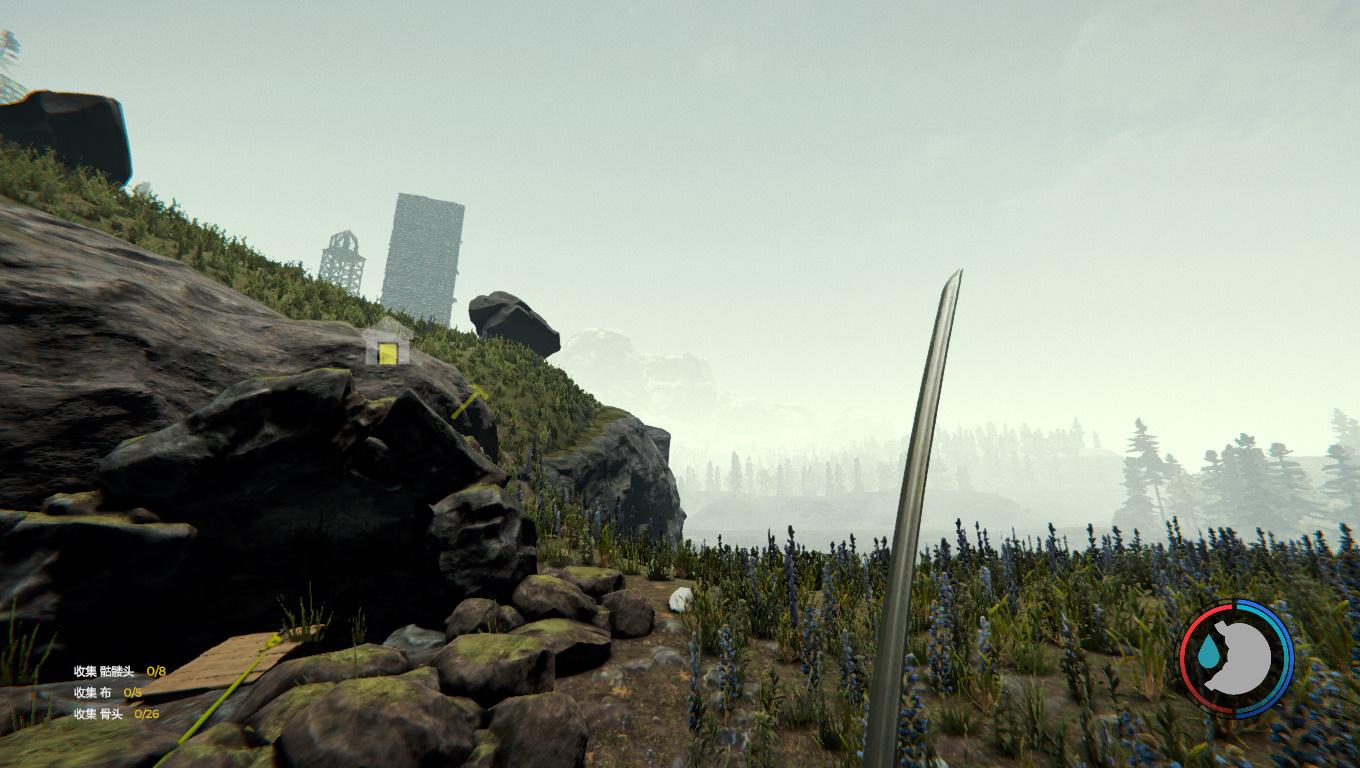This screenshot has width=1360, height=768.
Task: Click the house-shaped home marker icon
Action: click(x=387, y=346)
